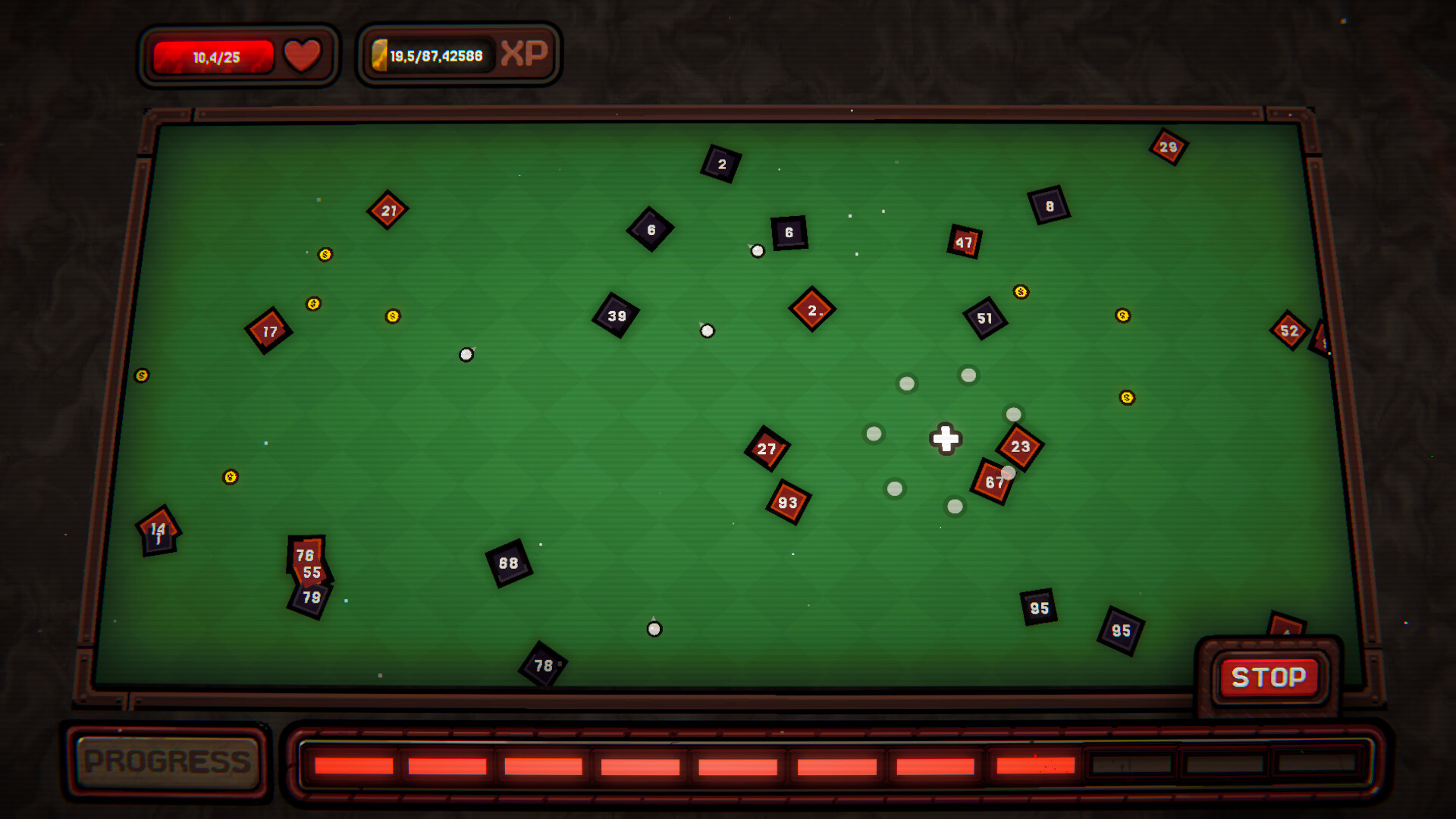This screenshot has width=1456, height=819.
Task: Click the white crosshair marker on the field
Action: pos(945,439)
